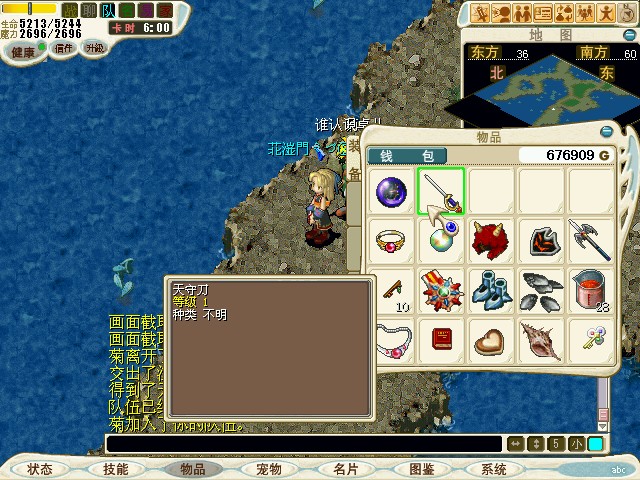Select the 天守刀 sword inventory slot
The height and width of the screenshot is (480, 640).
[x=440, y=192]
